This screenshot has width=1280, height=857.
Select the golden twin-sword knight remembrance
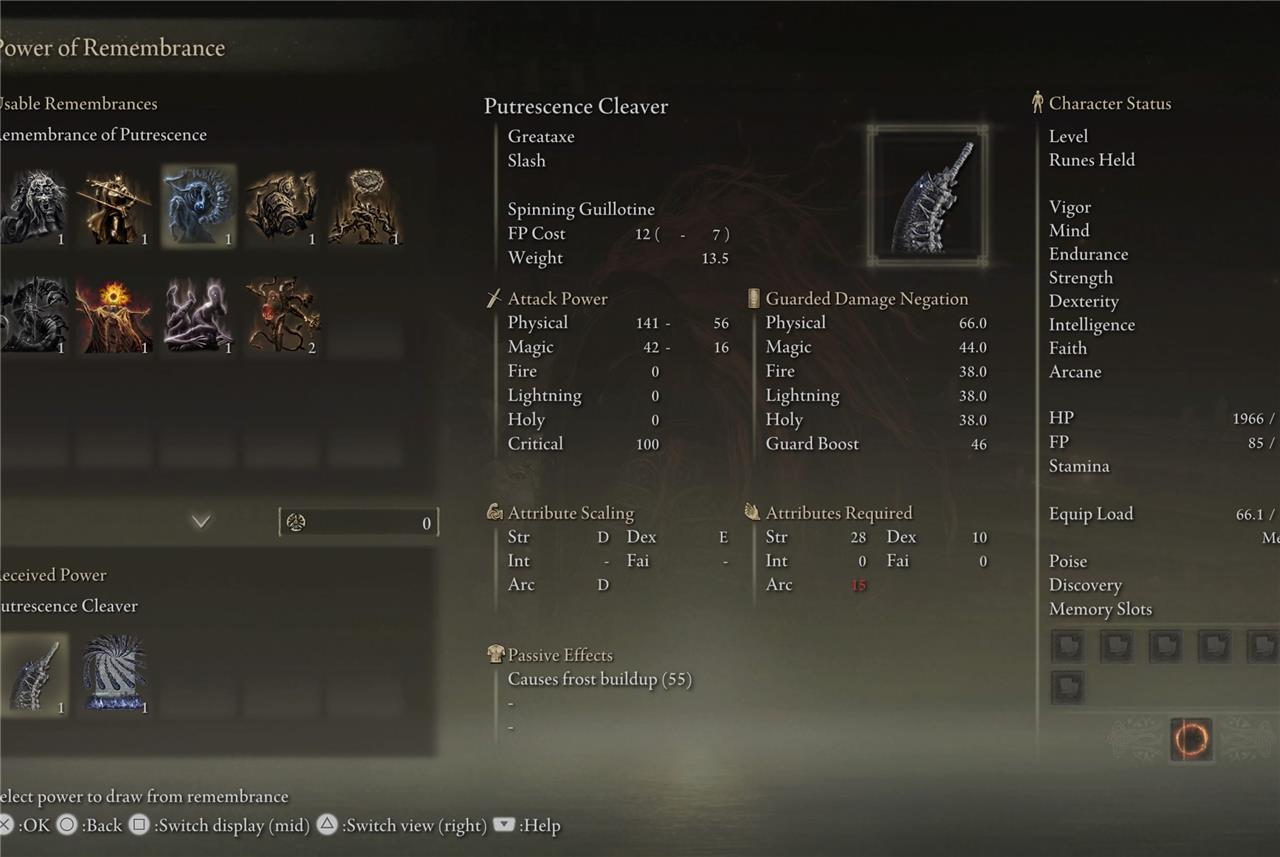tap(116, 206)
